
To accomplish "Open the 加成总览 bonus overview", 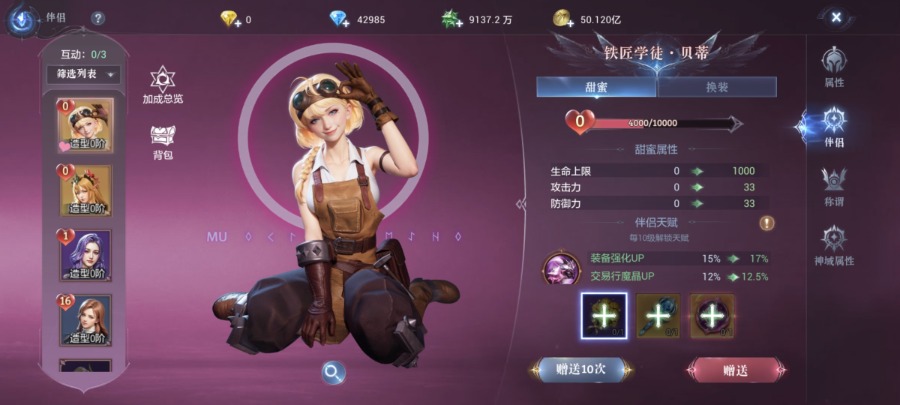I will click(x=163, y=85).
